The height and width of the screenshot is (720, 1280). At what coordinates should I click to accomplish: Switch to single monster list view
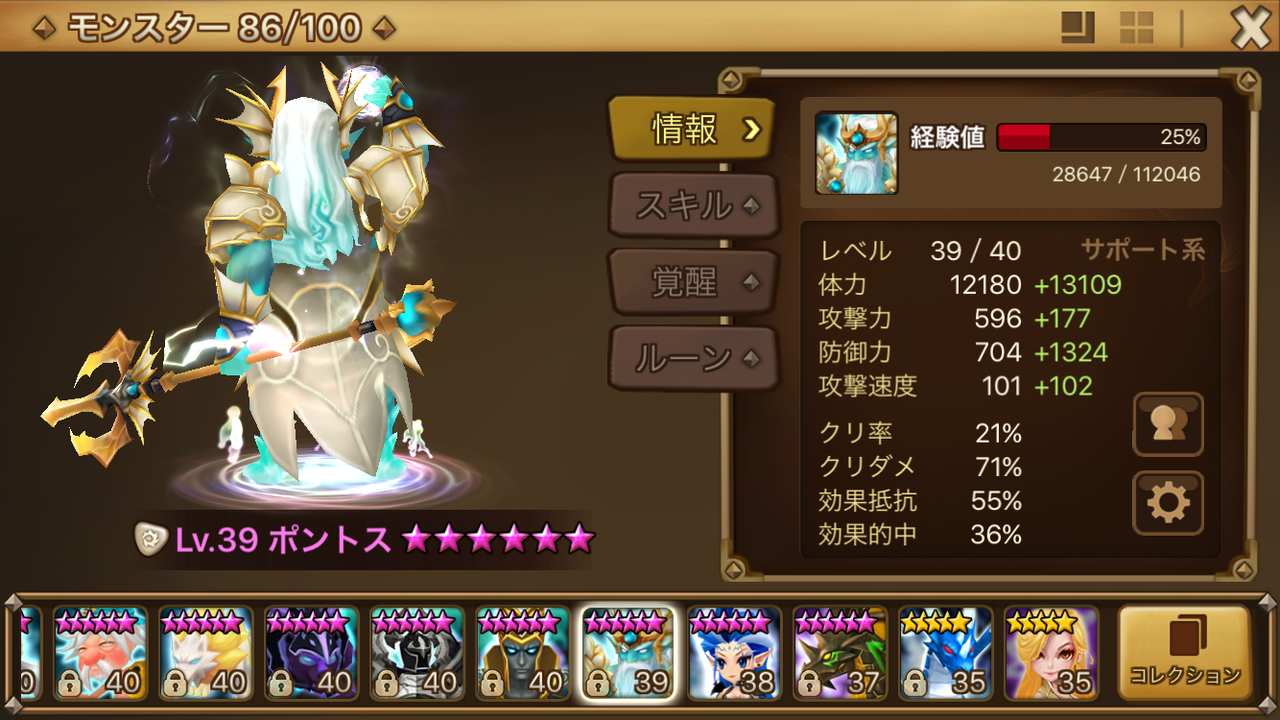pyautogui.click(x=1078, y=26)
